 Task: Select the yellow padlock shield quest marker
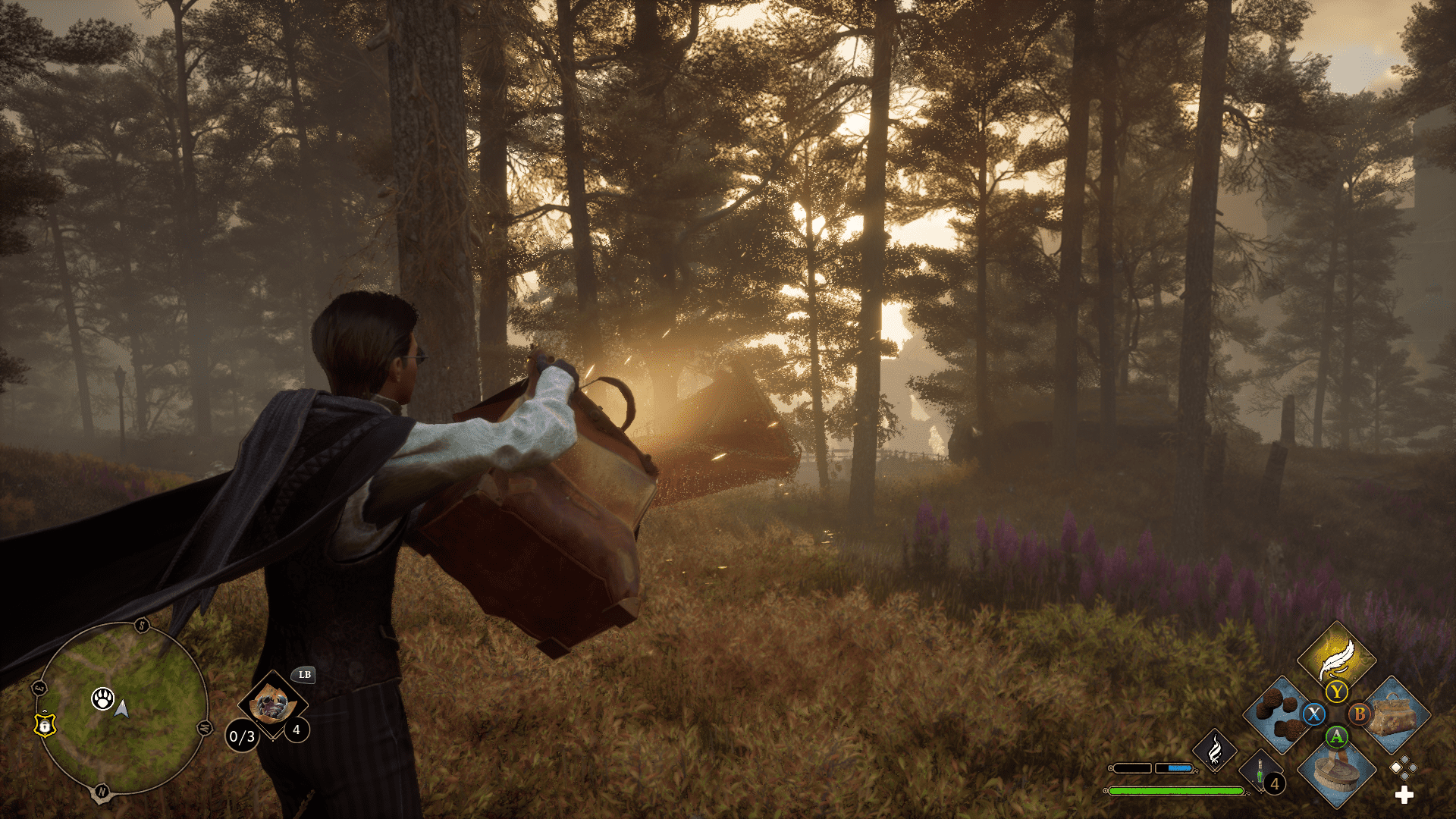pyautogui.click(x=45, y=725)
